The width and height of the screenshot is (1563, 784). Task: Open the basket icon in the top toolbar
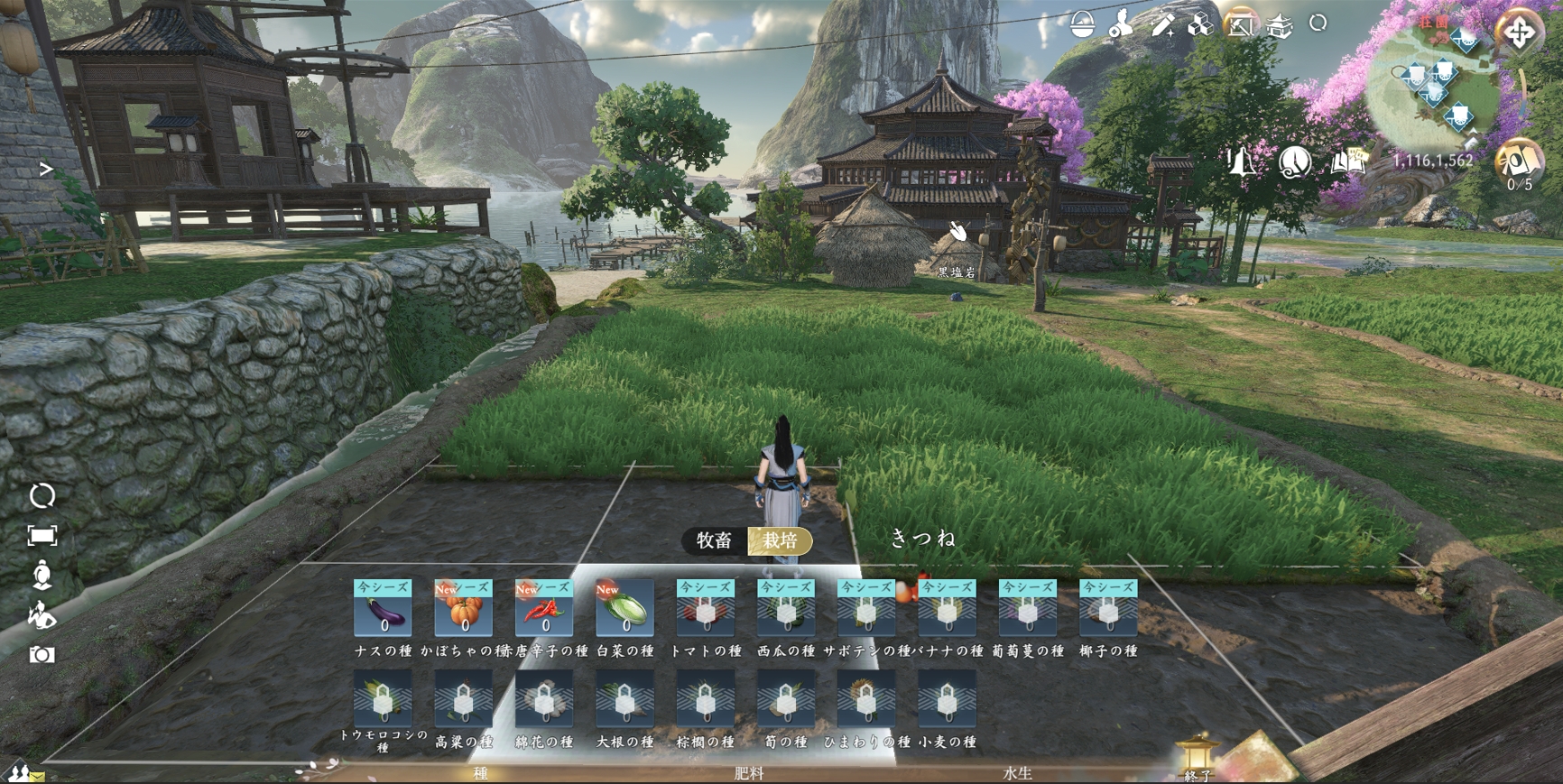tap(1082, 25)
